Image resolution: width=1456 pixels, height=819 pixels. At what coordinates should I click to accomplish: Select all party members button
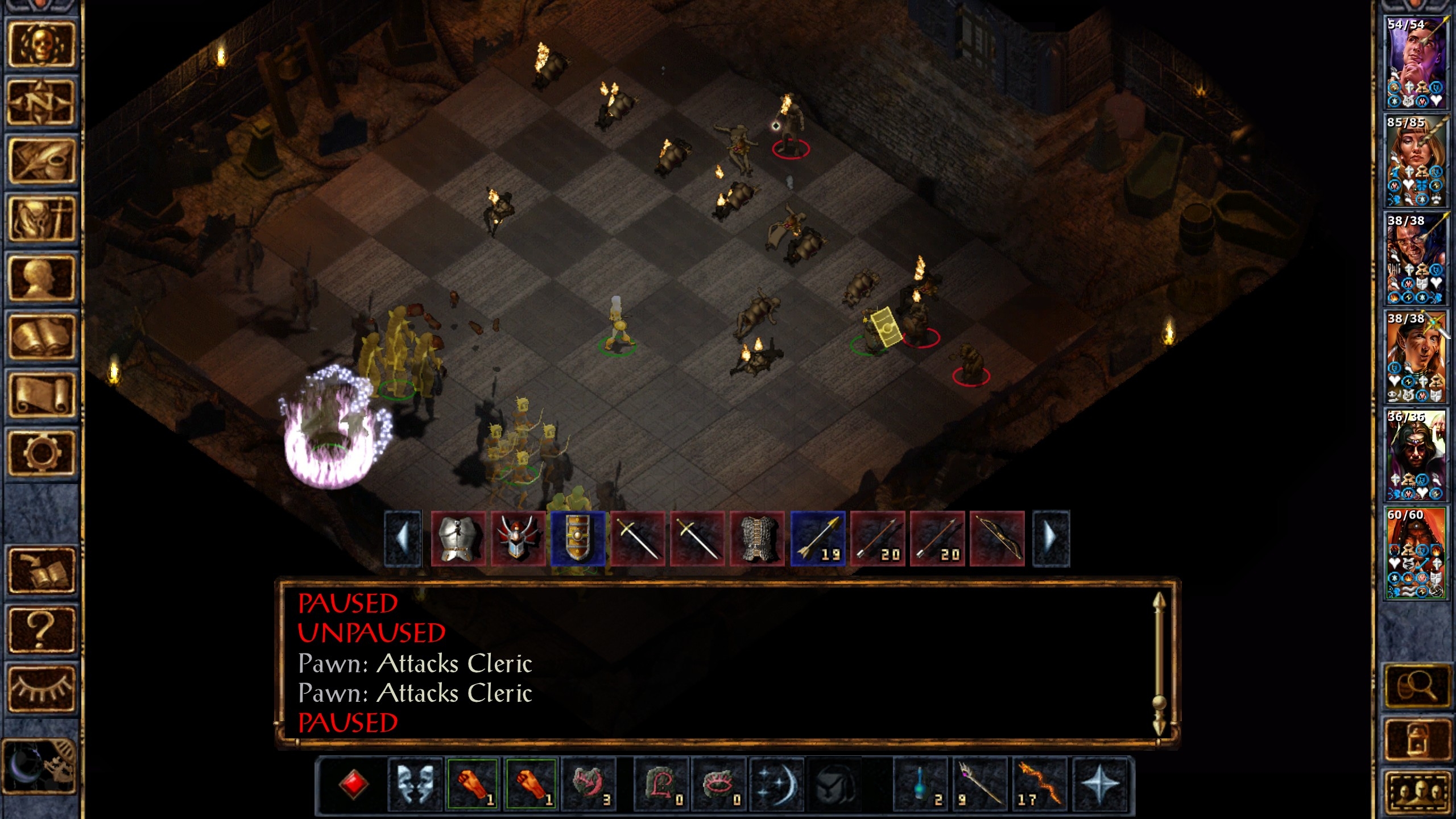1416,792
